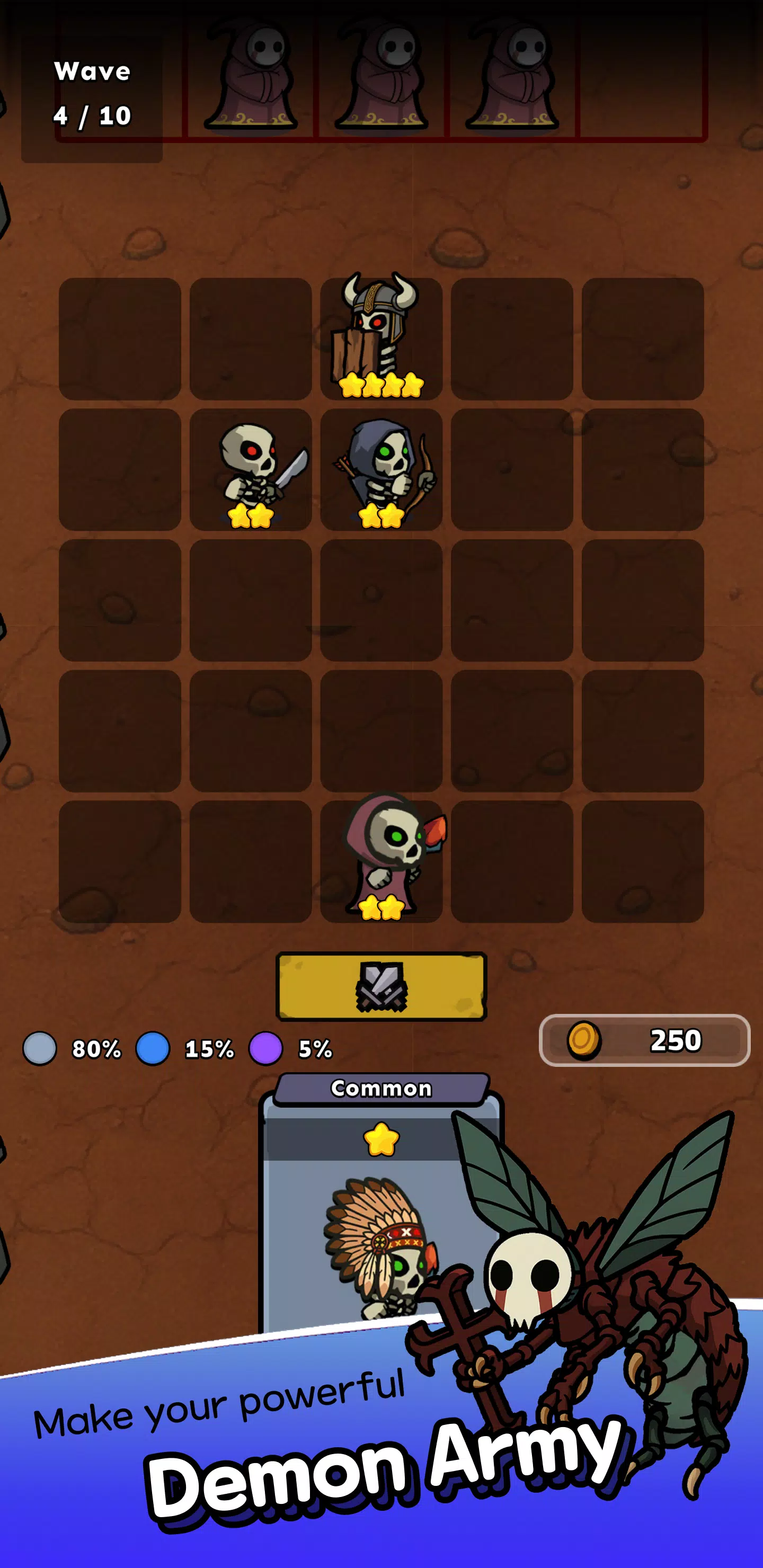Select the two-star skeleton swordsman
The height and width of the screenshot is (1568, 763).
pos(251,472)
